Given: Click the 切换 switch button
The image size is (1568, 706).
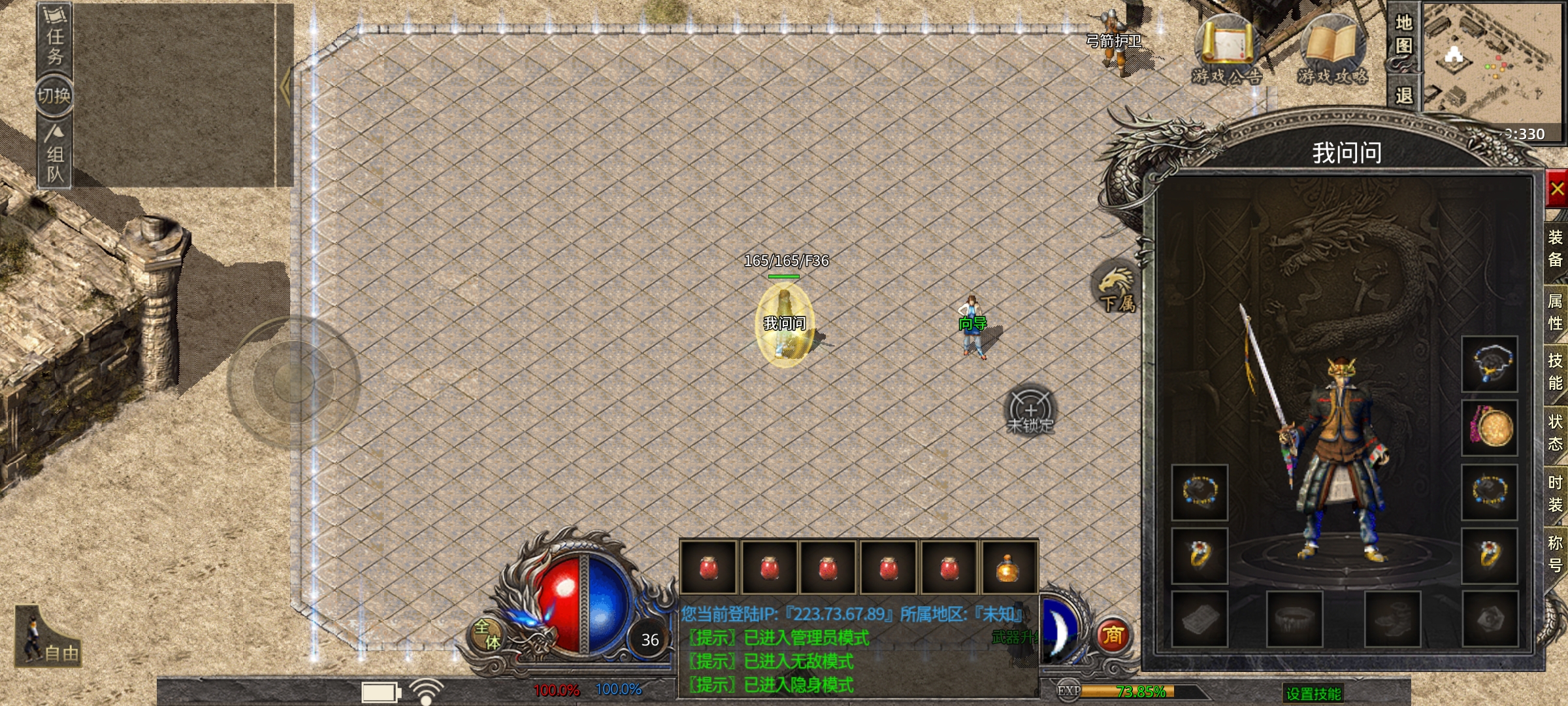Looking at the screenshot, I should coord(54,96).
